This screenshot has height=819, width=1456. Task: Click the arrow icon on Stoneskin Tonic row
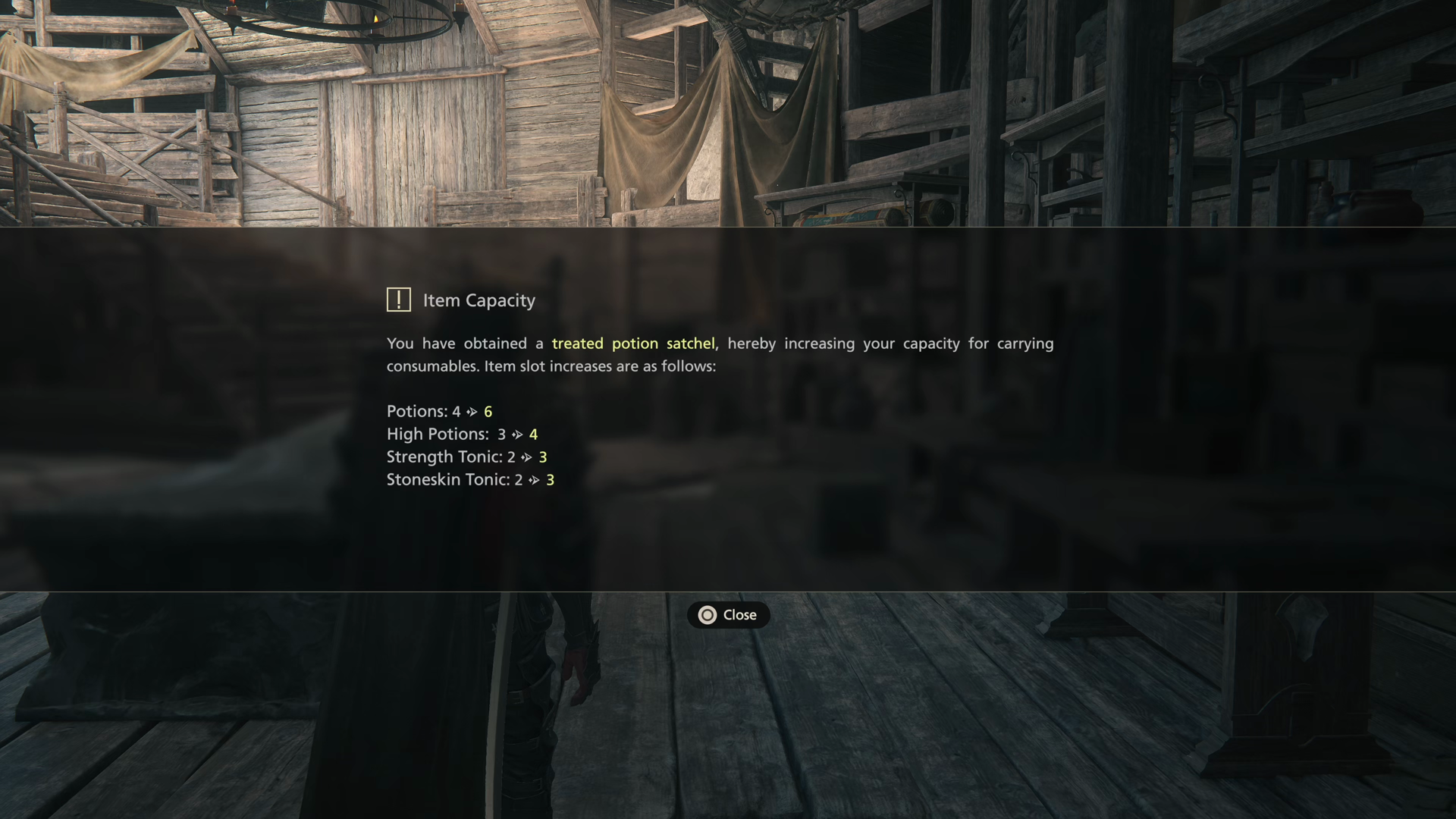[535, 480]
